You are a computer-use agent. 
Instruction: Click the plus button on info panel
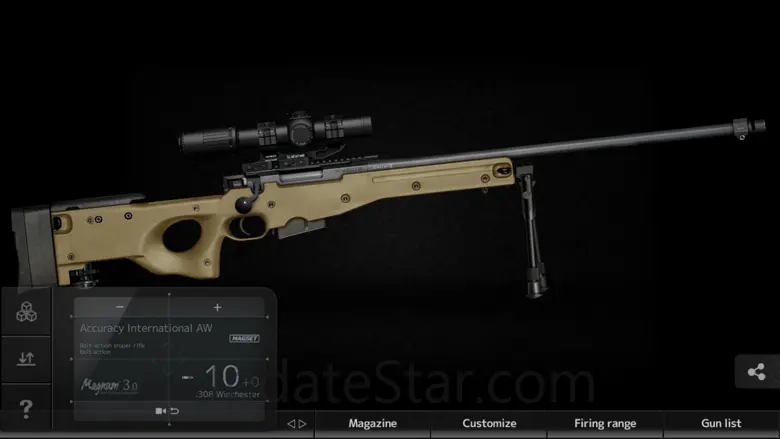[x=217, y=307]
